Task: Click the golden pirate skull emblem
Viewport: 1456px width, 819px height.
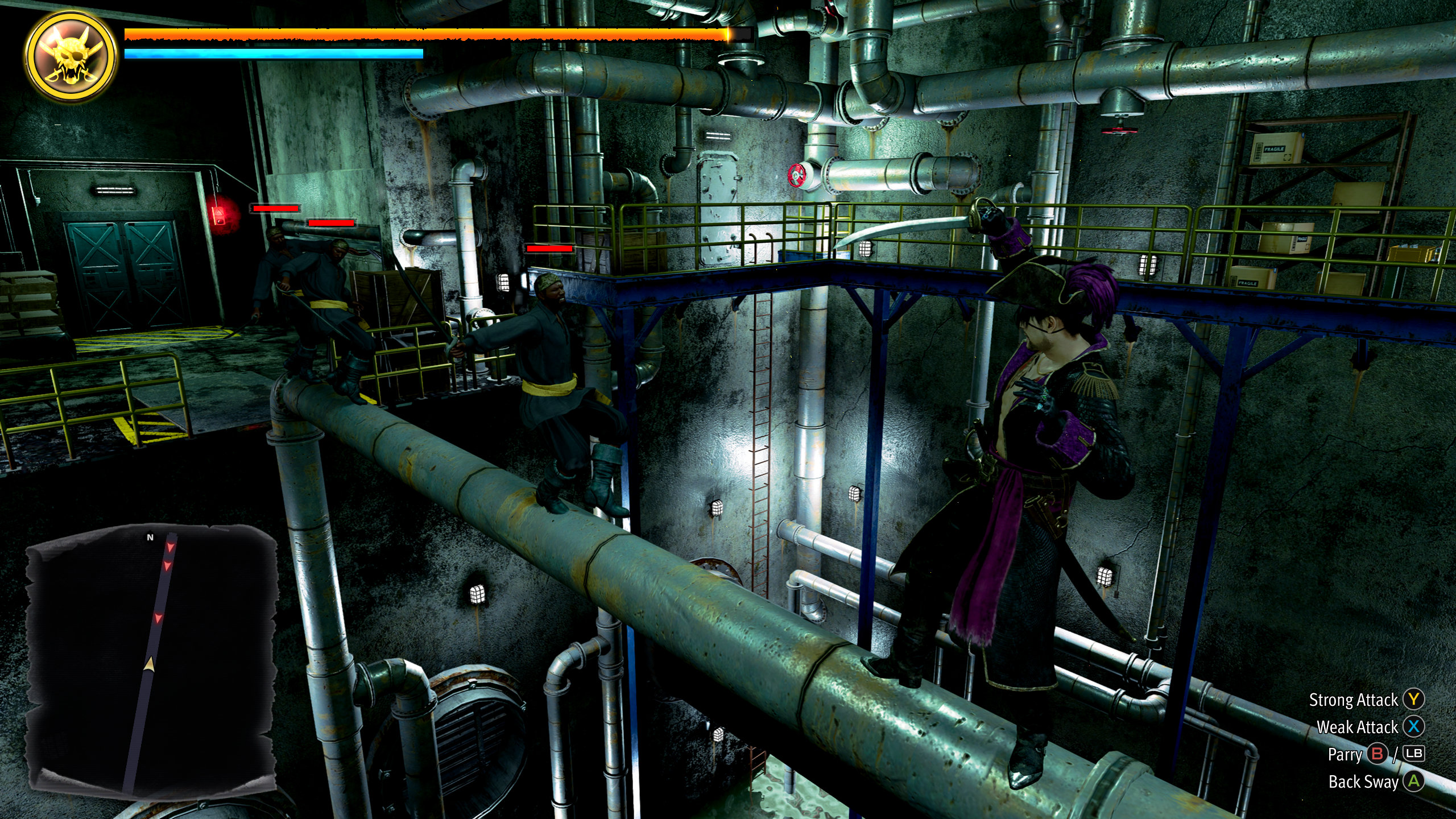Action: click(72, 56)
